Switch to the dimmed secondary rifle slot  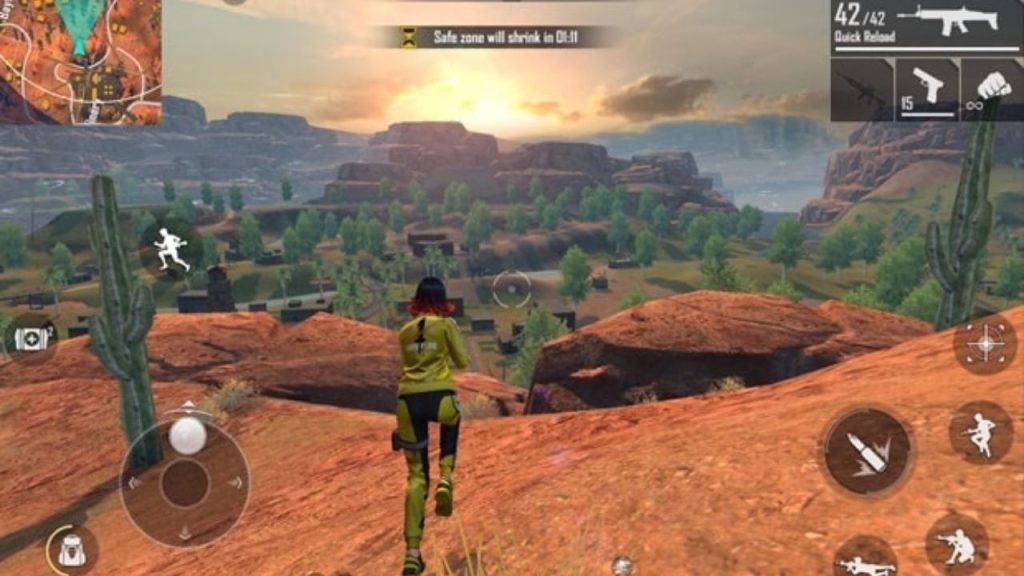tap(861, 90)
